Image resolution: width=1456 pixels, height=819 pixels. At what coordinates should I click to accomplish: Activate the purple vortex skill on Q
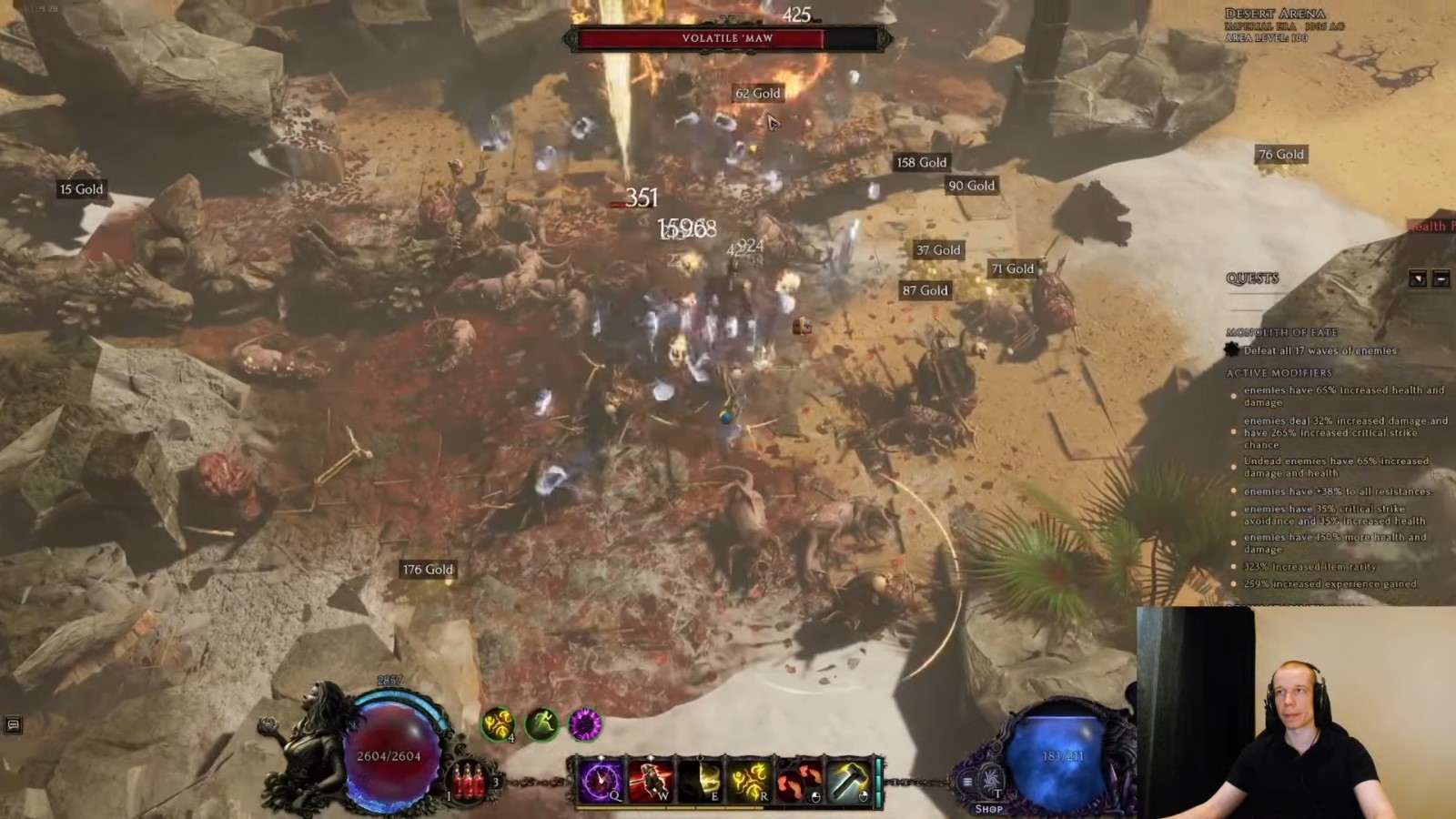coord(602,781)
